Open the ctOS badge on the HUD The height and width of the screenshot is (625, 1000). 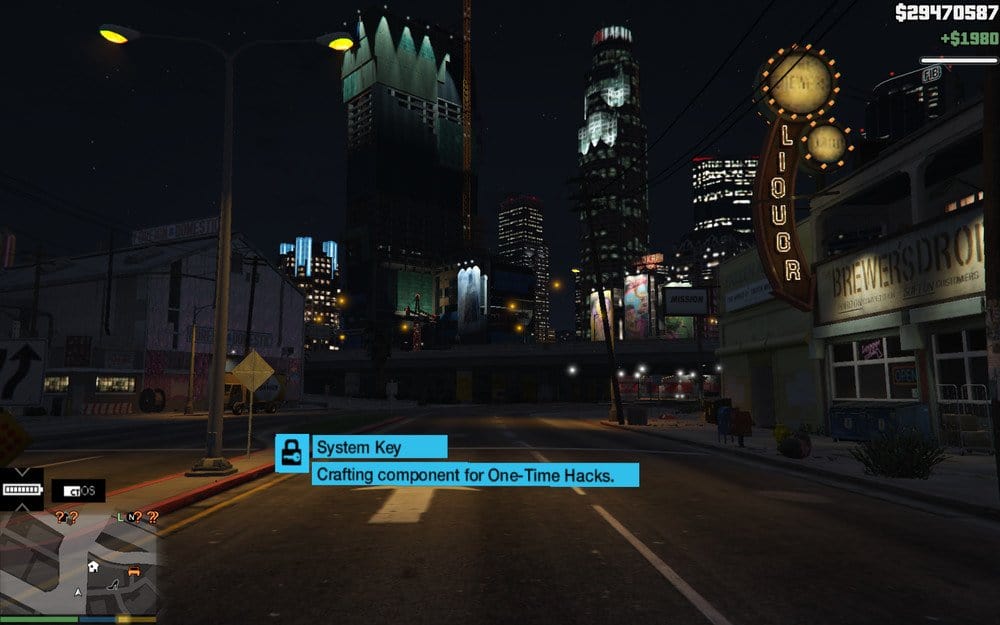coord(78,491)
